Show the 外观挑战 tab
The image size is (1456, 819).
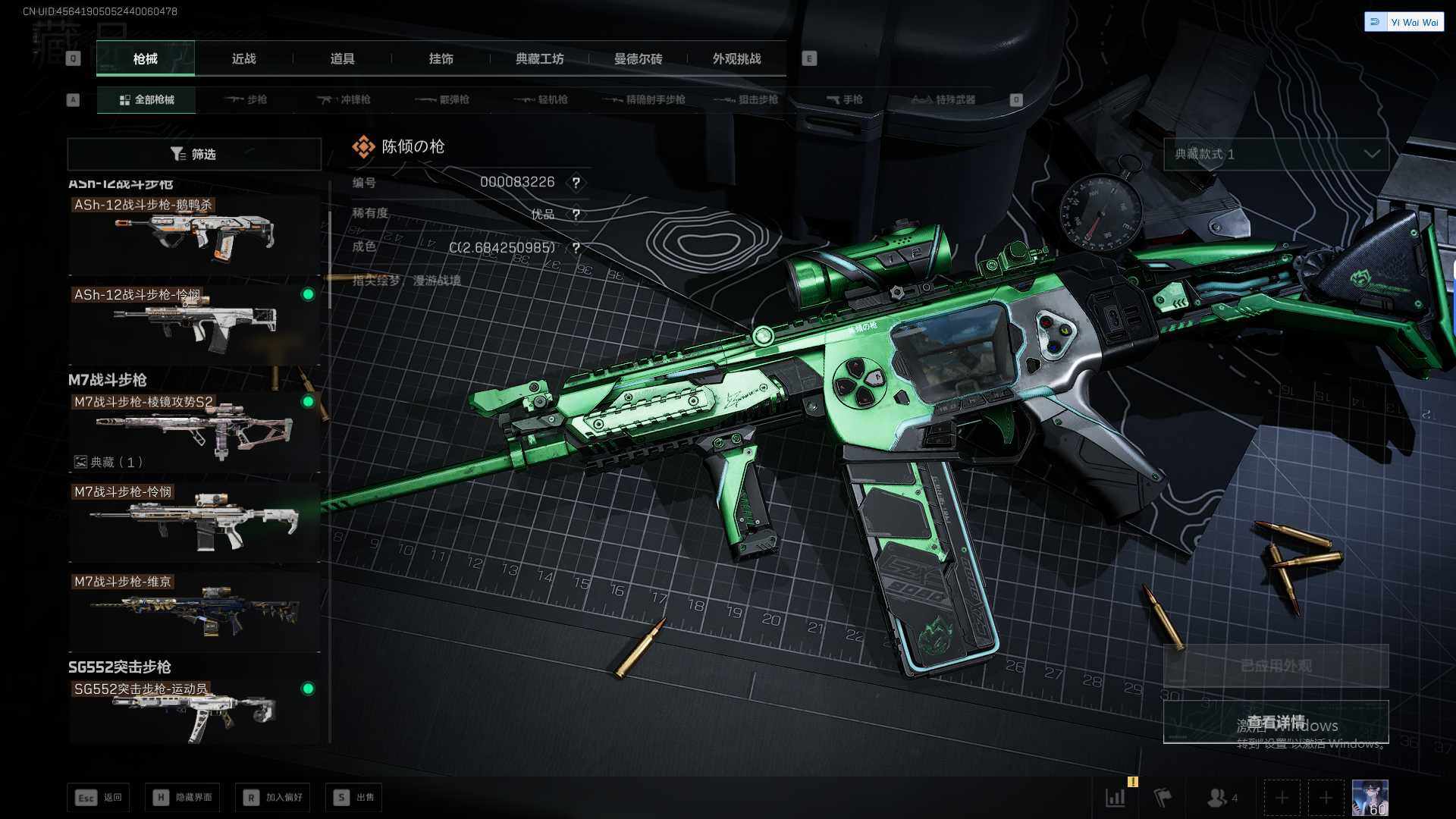click(x=736, y=59)
